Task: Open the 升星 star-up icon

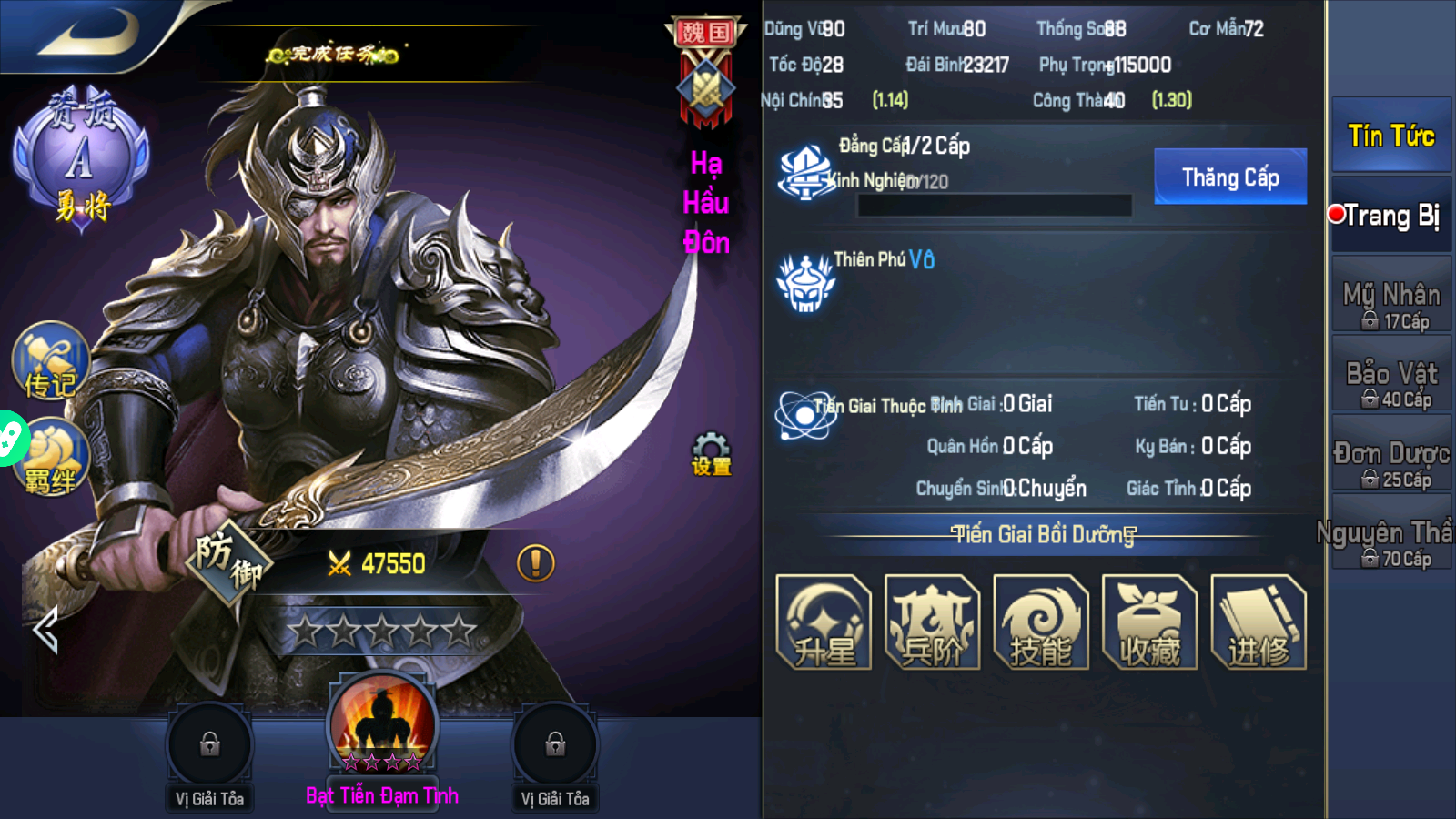Action: pyautogui.click(x=824, y=622)
